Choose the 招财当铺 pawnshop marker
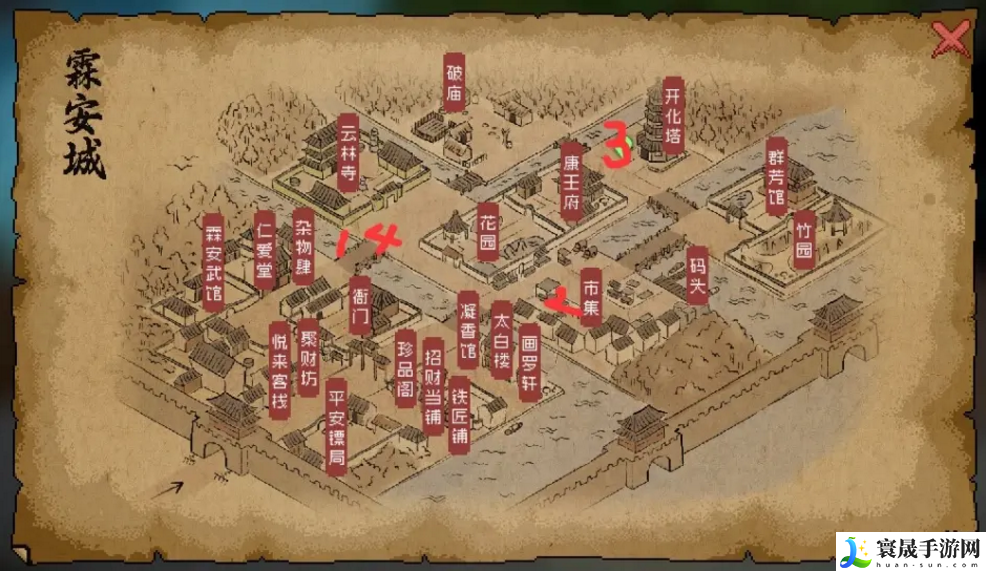The image size is (986, 571). 433,382
